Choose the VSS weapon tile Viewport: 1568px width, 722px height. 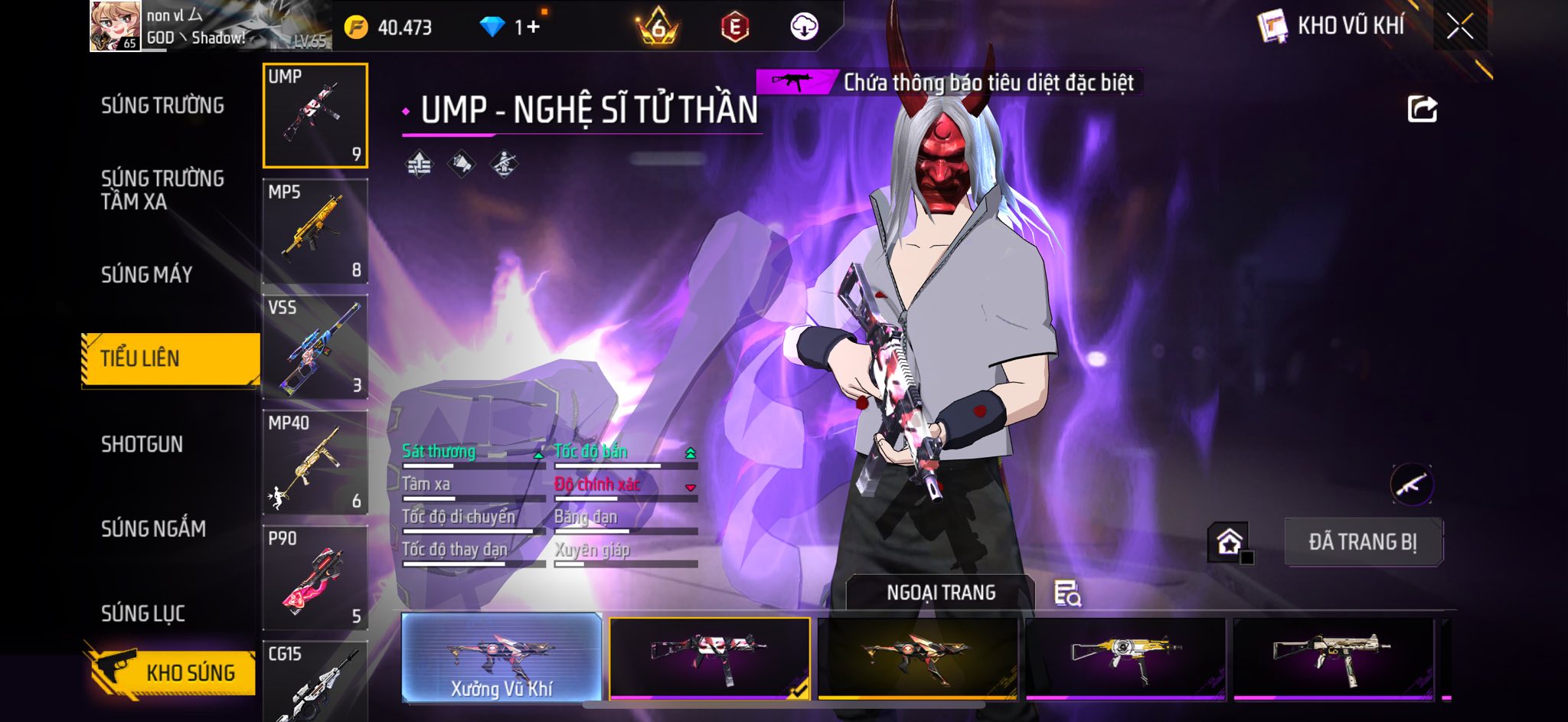coord(315,347)
